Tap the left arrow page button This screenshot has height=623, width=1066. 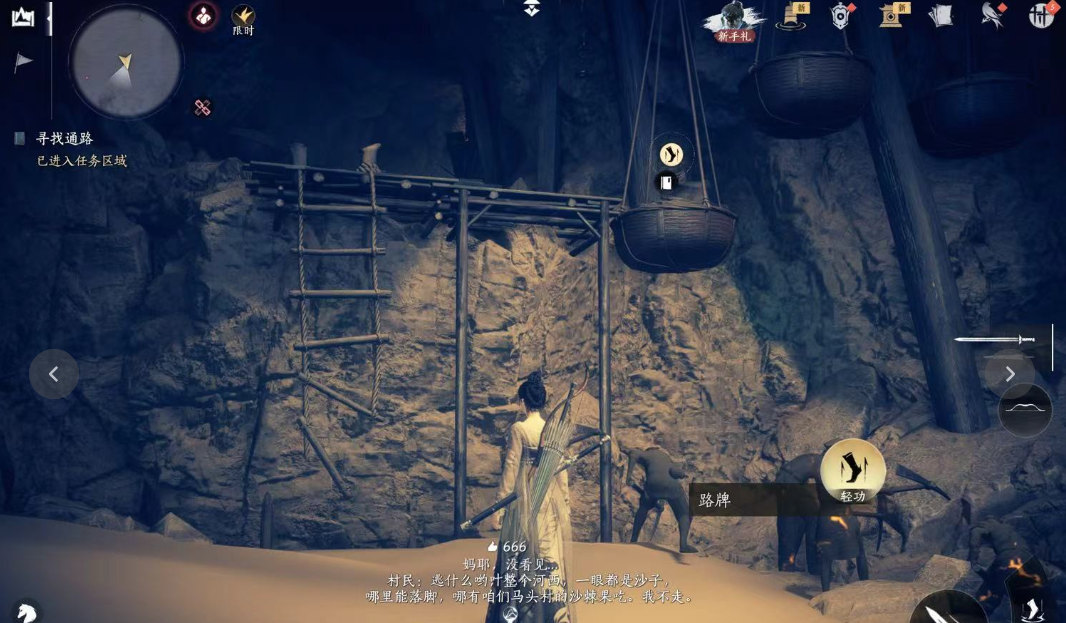(54, 374)
